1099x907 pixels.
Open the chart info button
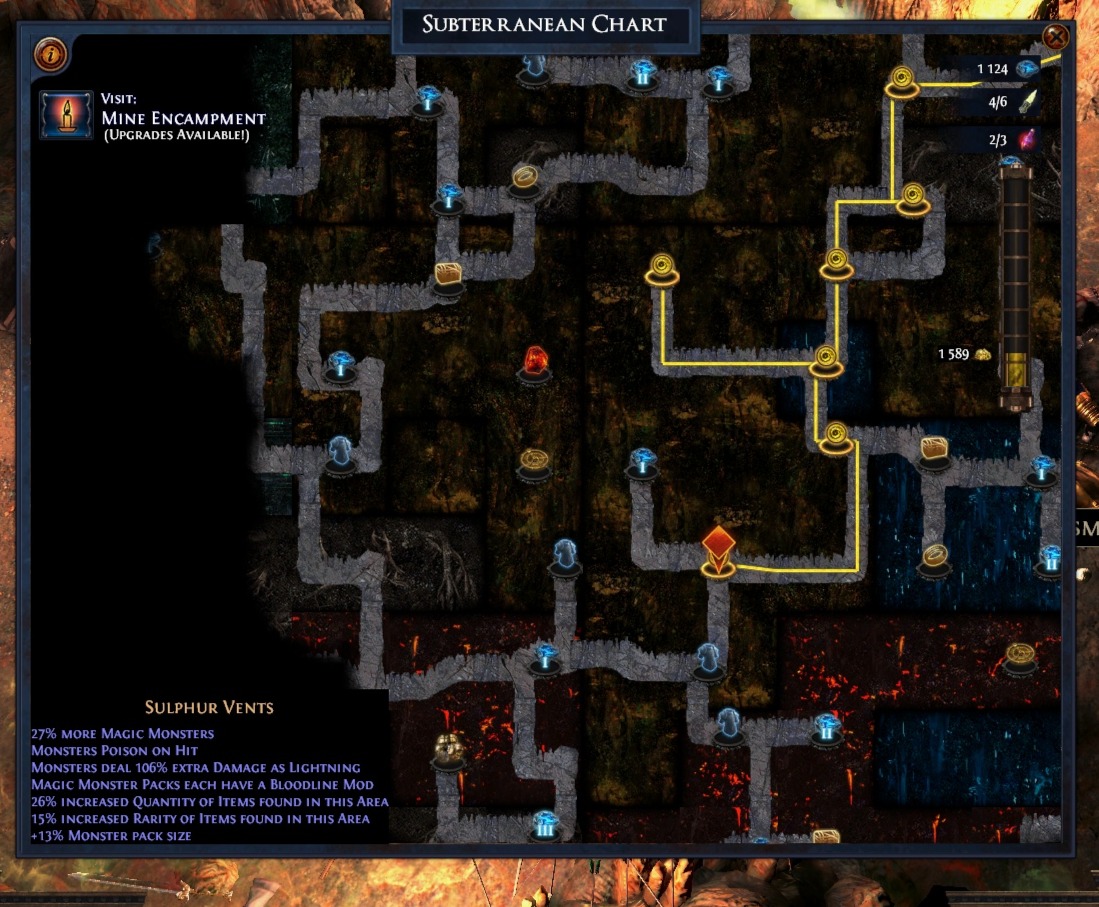[x=50, y=54]
